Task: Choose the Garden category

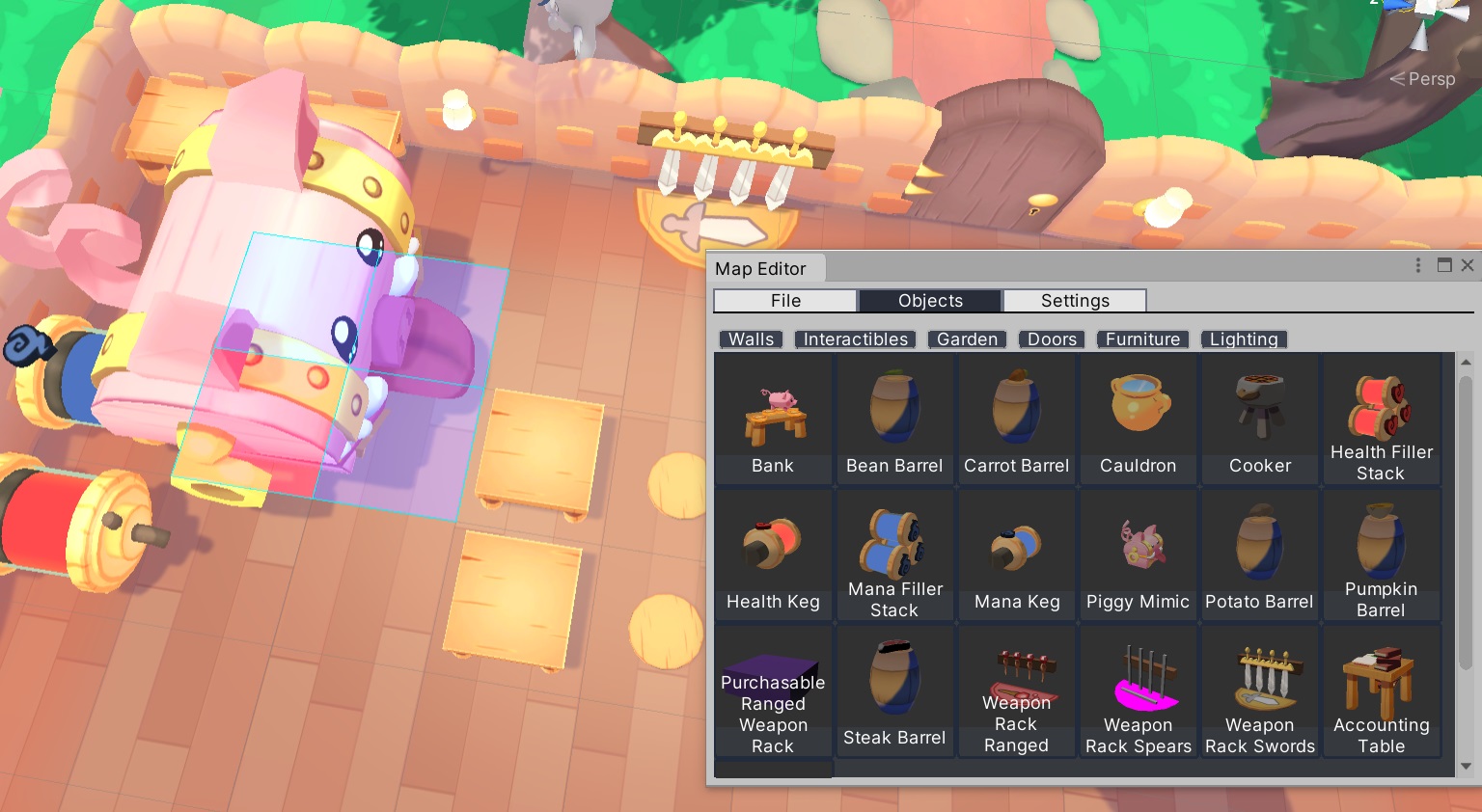Action: click(967, 339)
